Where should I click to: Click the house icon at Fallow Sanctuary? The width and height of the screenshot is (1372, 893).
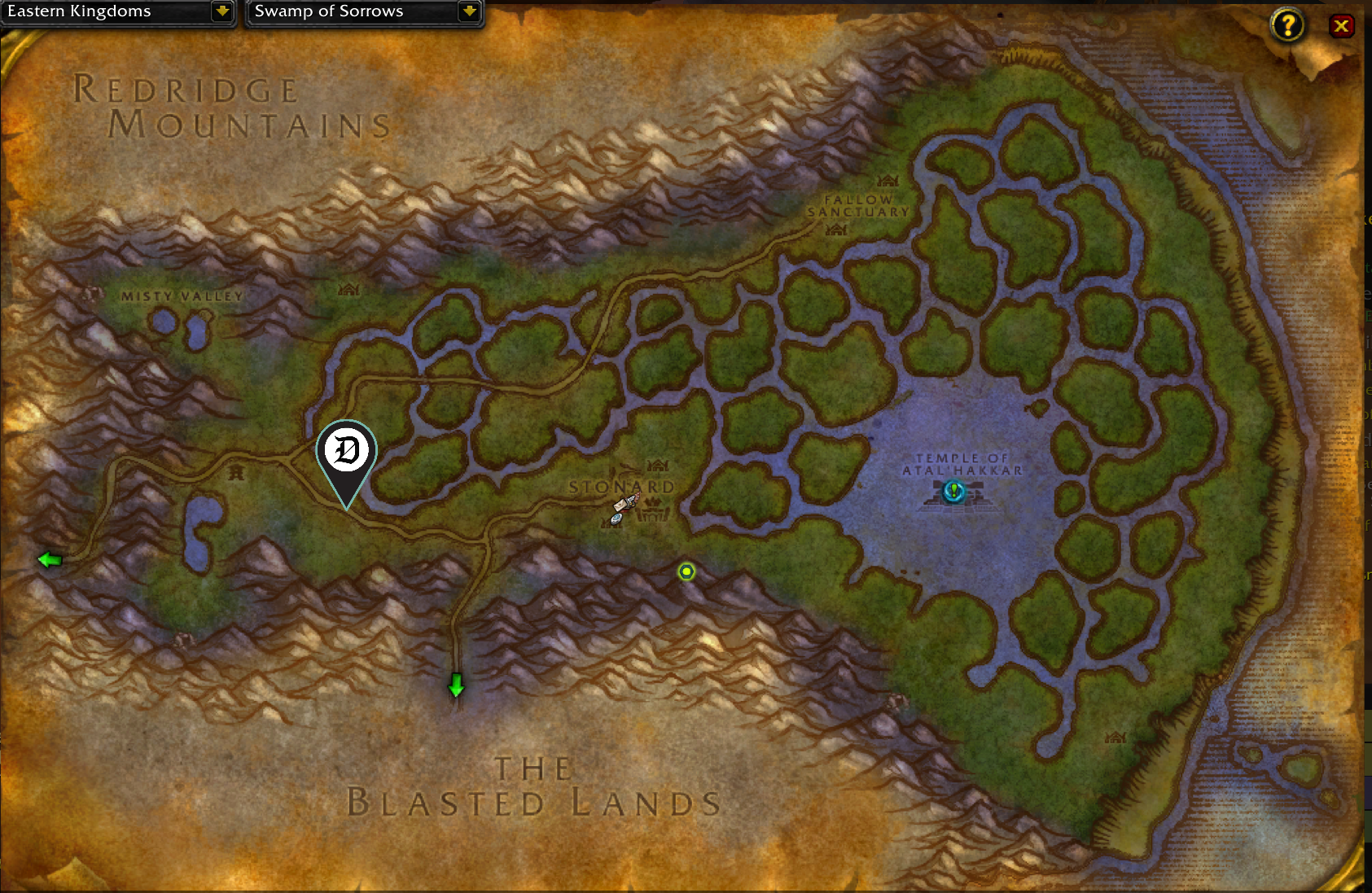(x=887, y=182)
